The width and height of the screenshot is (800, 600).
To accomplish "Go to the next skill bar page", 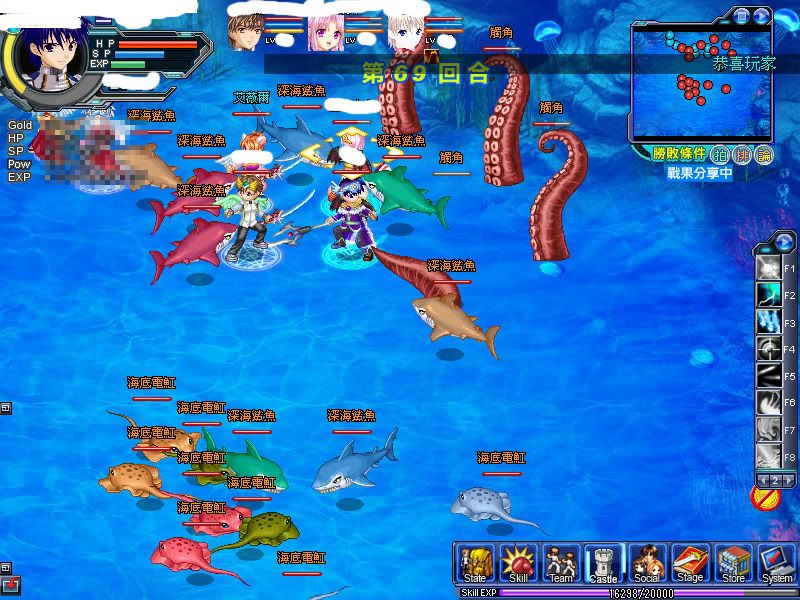I will (788, 481).
